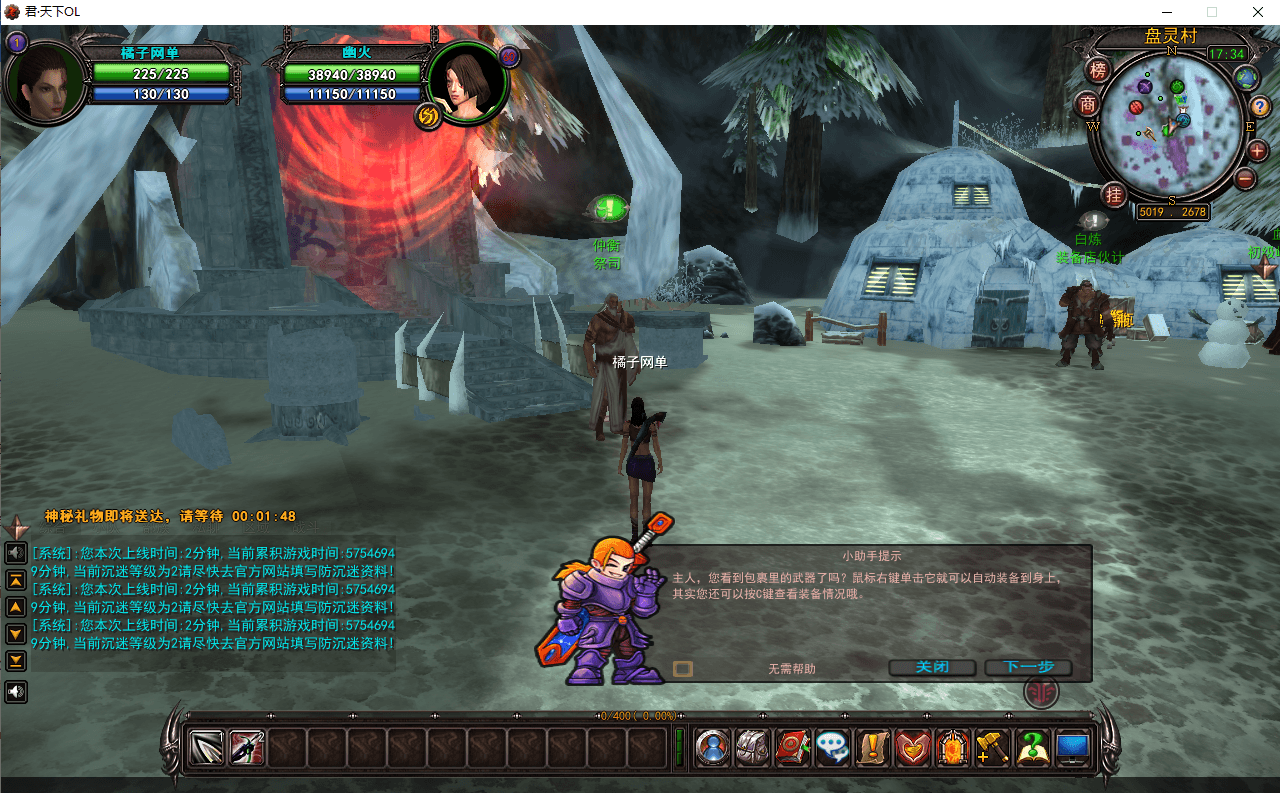Open the blue monitor system icon
The image size is (1280, 793).
[1073, 748]
